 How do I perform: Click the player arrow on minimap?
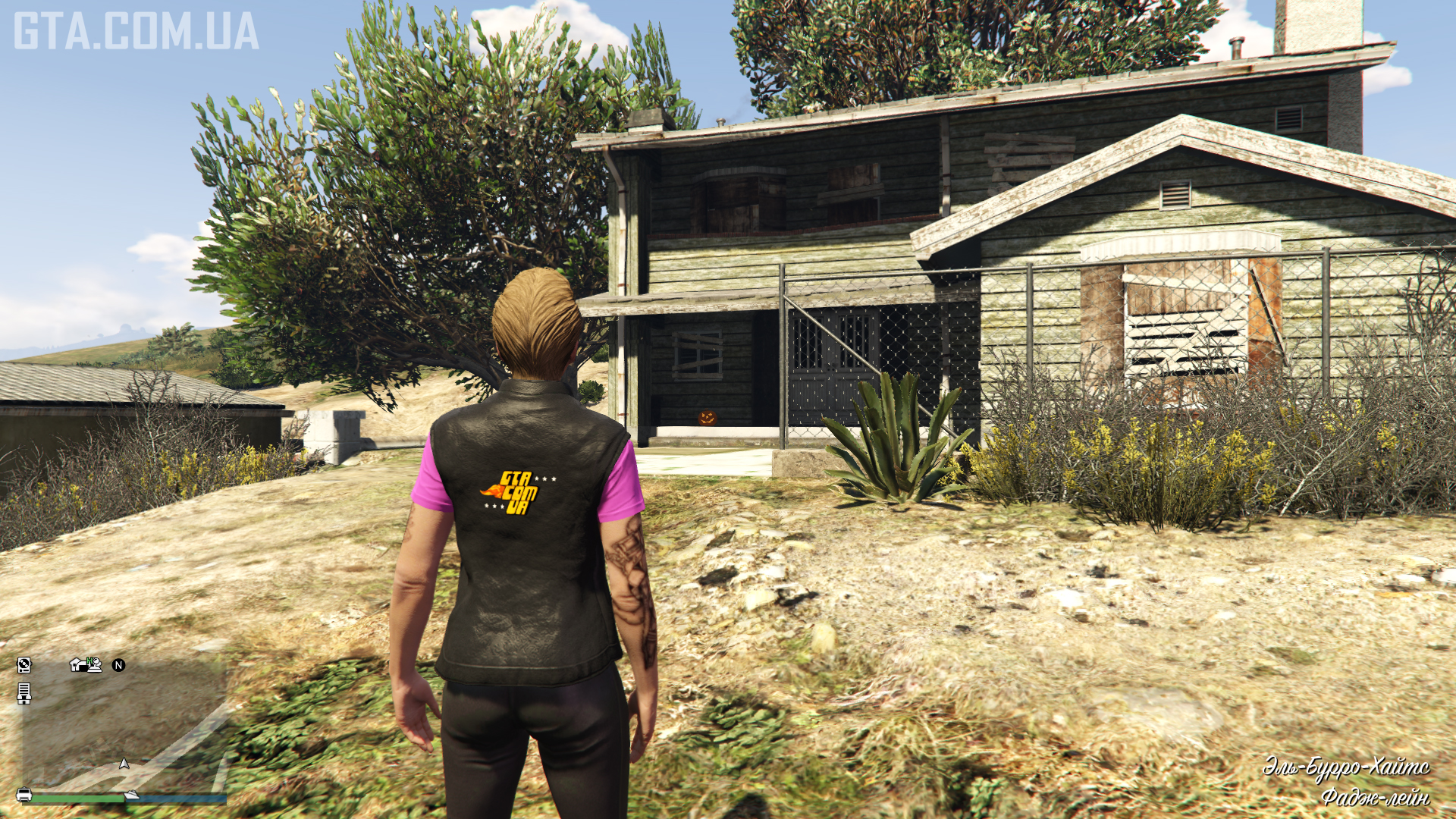[124, 764]
